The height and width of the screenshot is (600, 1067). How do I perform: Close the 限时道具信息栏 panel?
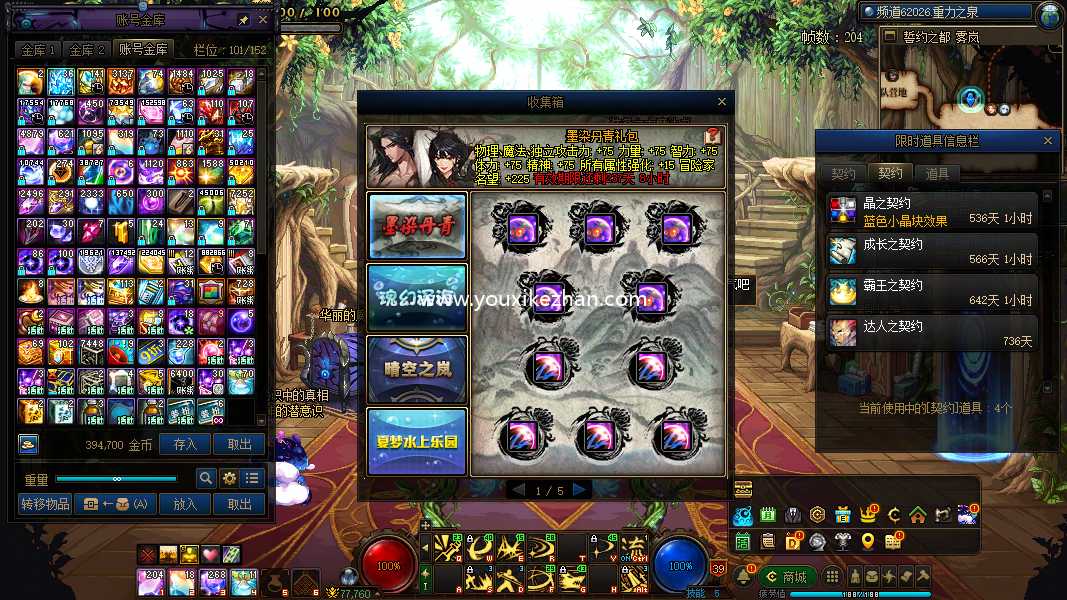pos(1048,142)
